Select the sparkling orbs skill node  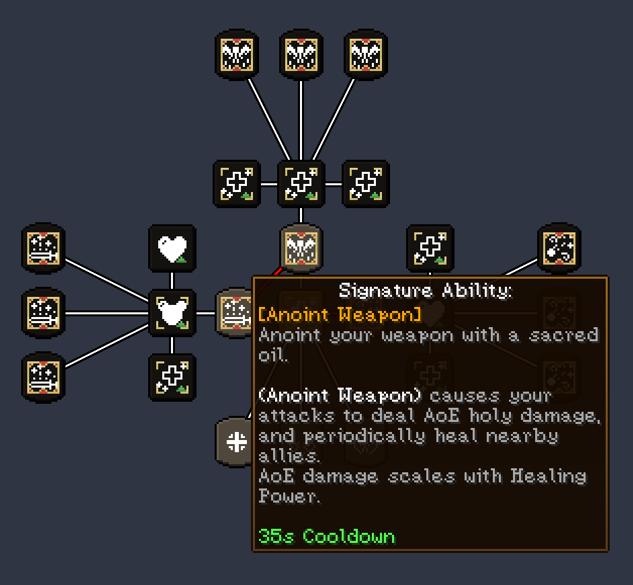559,248
